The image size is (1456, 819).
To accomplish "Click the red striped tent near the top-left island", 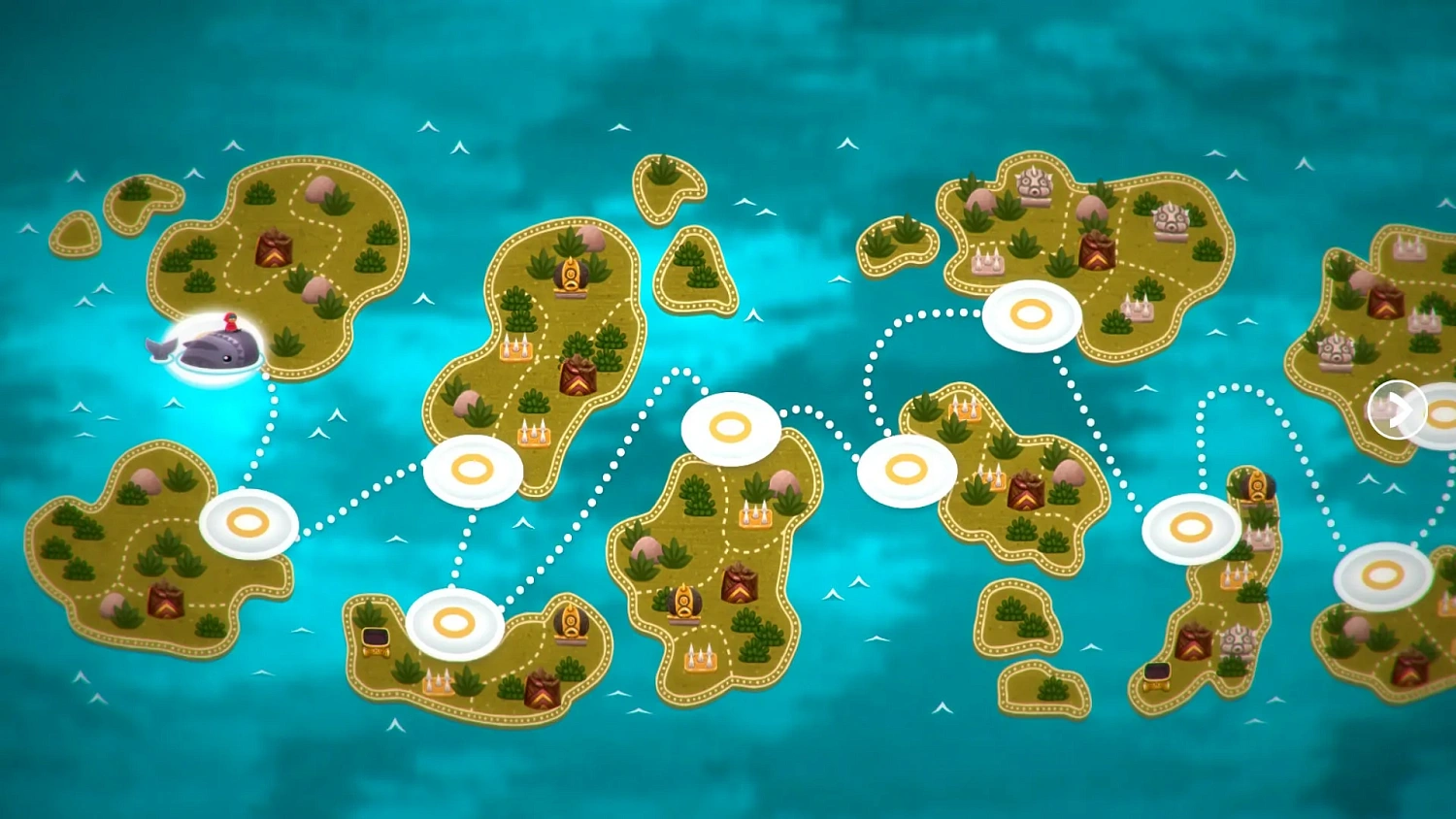I will [275, 249].
